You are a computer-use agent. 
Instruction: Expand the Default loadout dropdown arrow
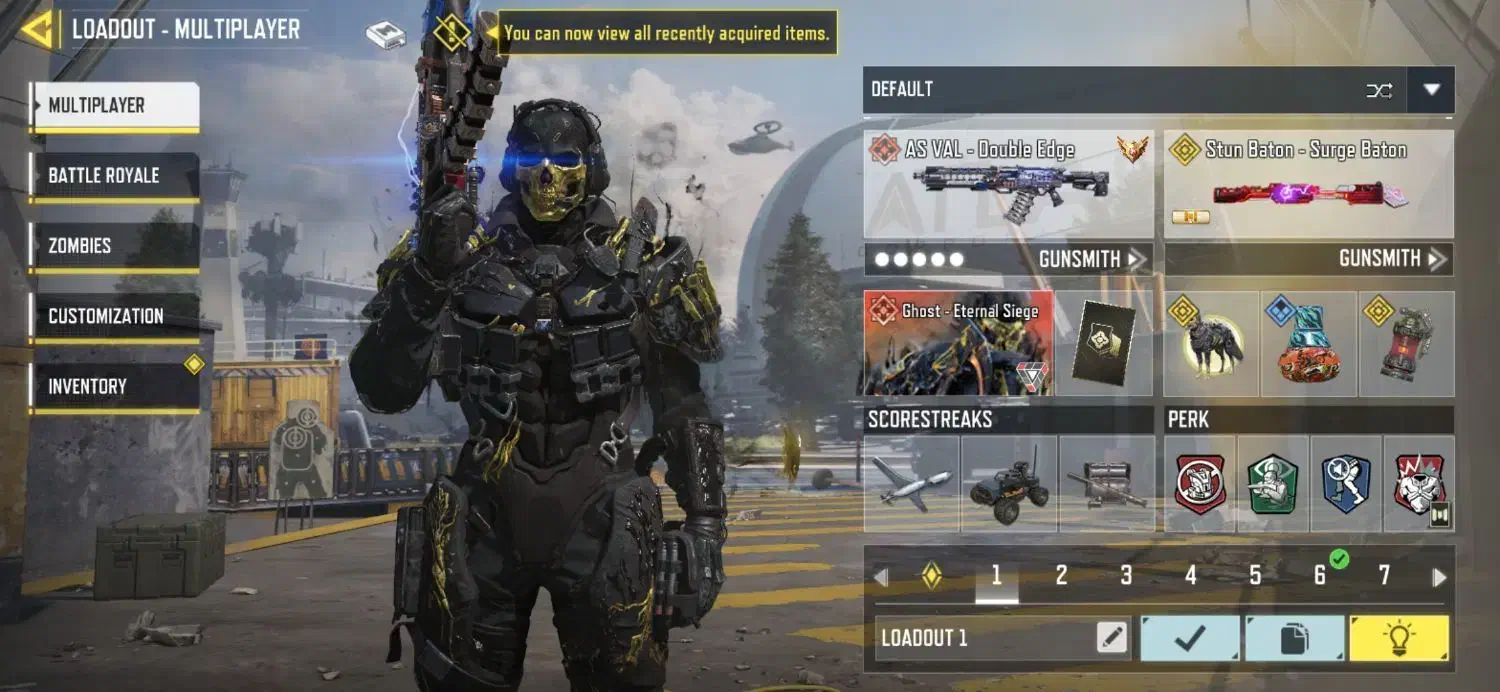coord(1431,90)
